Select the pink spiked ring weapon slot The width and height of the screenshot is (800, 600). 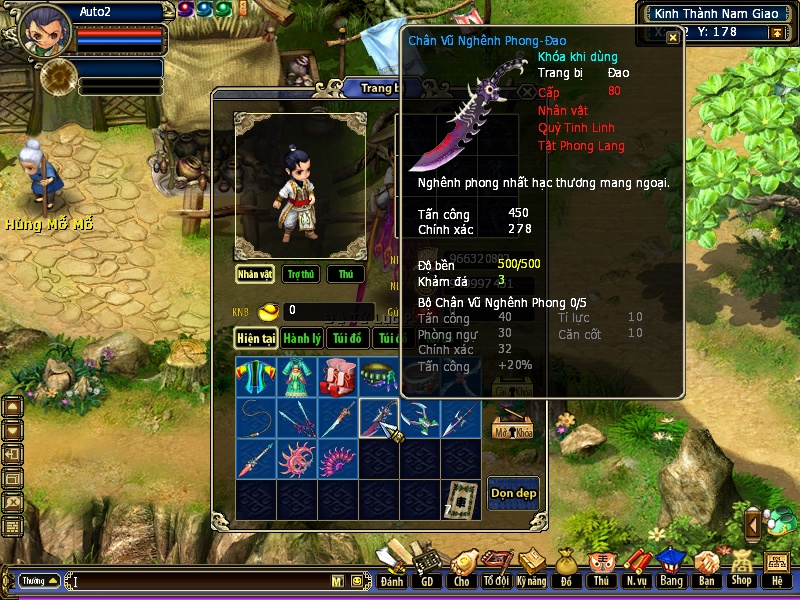pos(296,459)
